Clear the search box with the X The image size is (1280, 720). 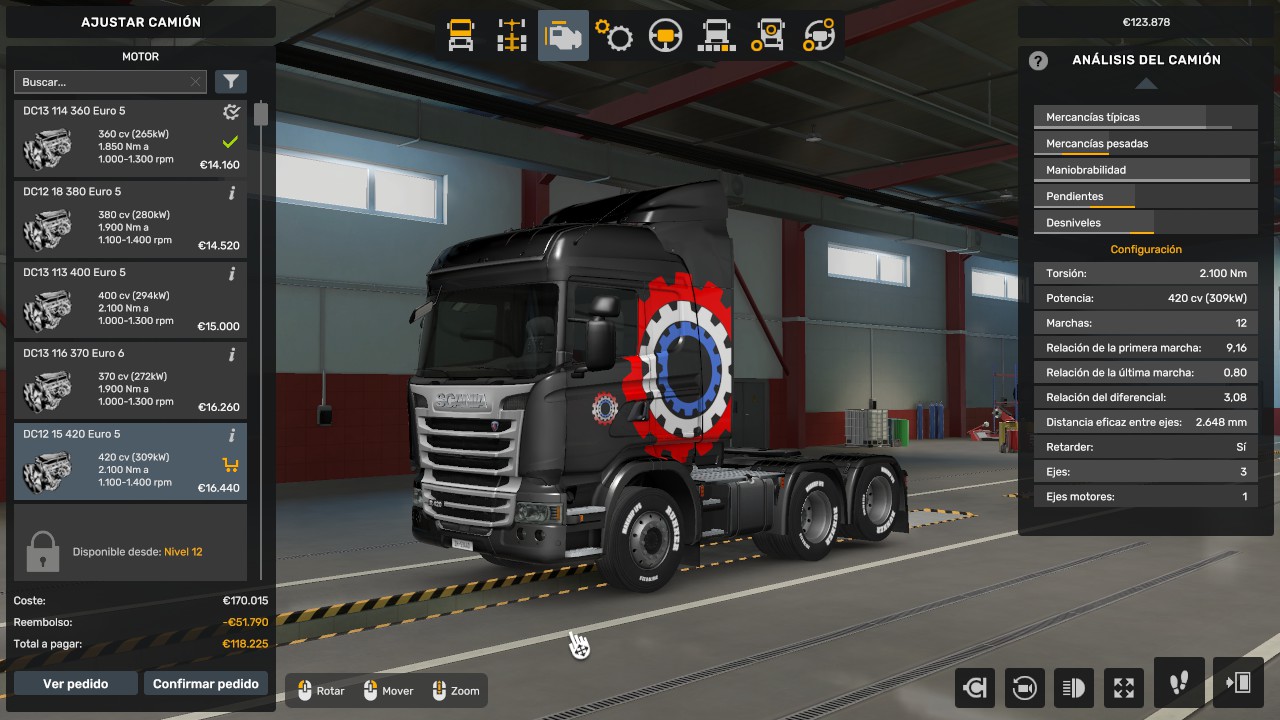(x=195, y=82)
